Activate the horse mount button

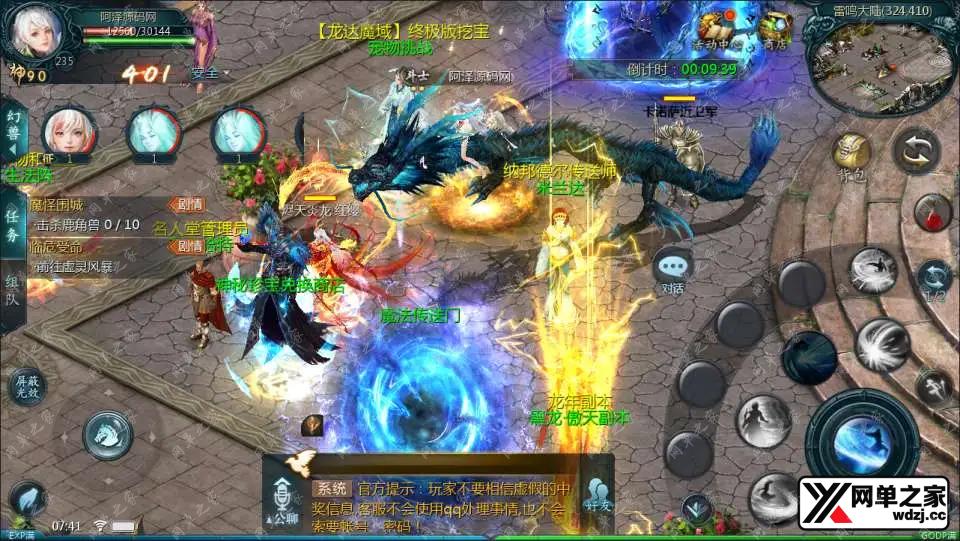[108, 433]
